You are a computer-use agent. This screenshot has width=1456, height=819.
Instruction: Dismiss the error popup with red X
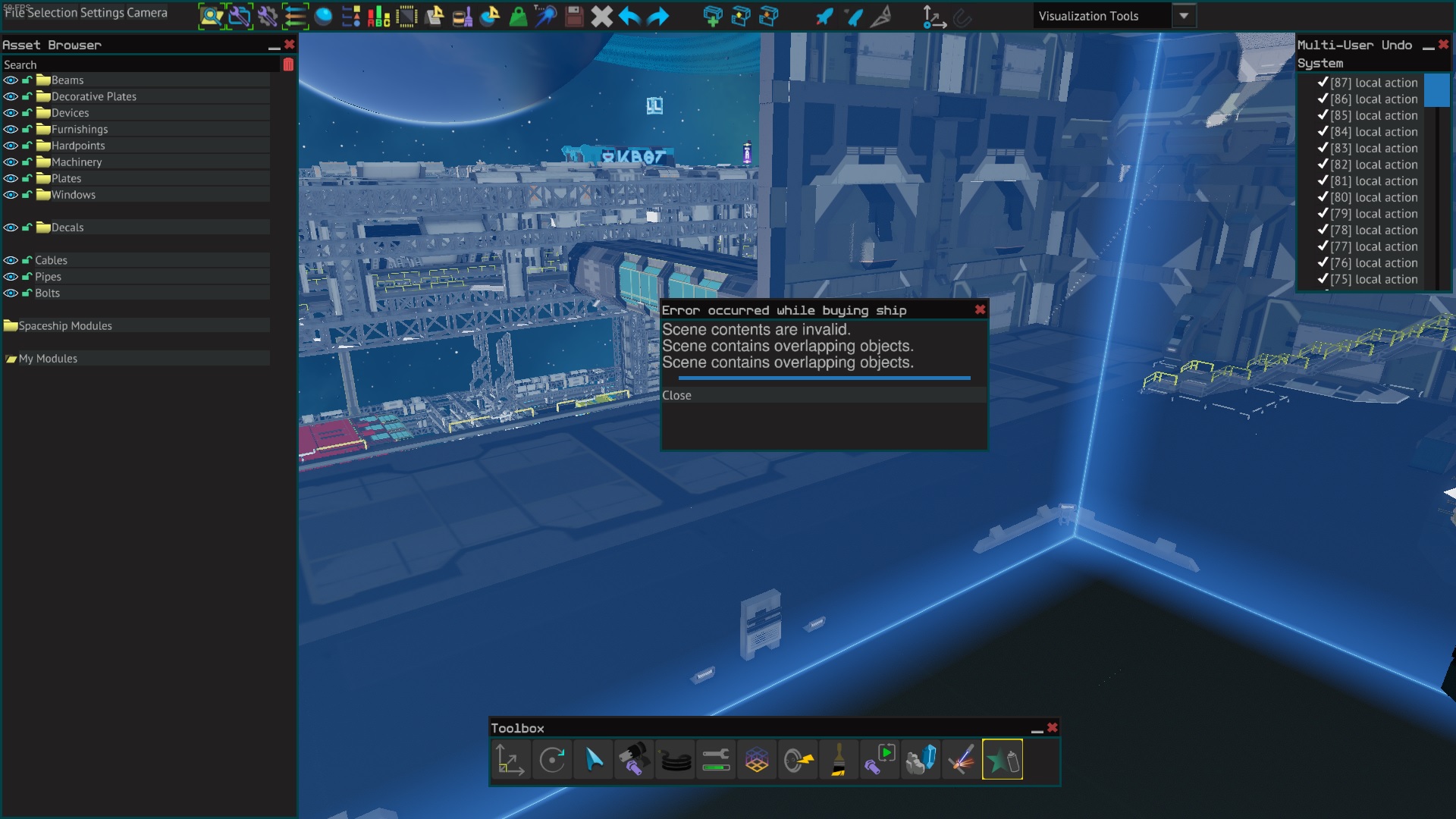[x=980, y=309]
